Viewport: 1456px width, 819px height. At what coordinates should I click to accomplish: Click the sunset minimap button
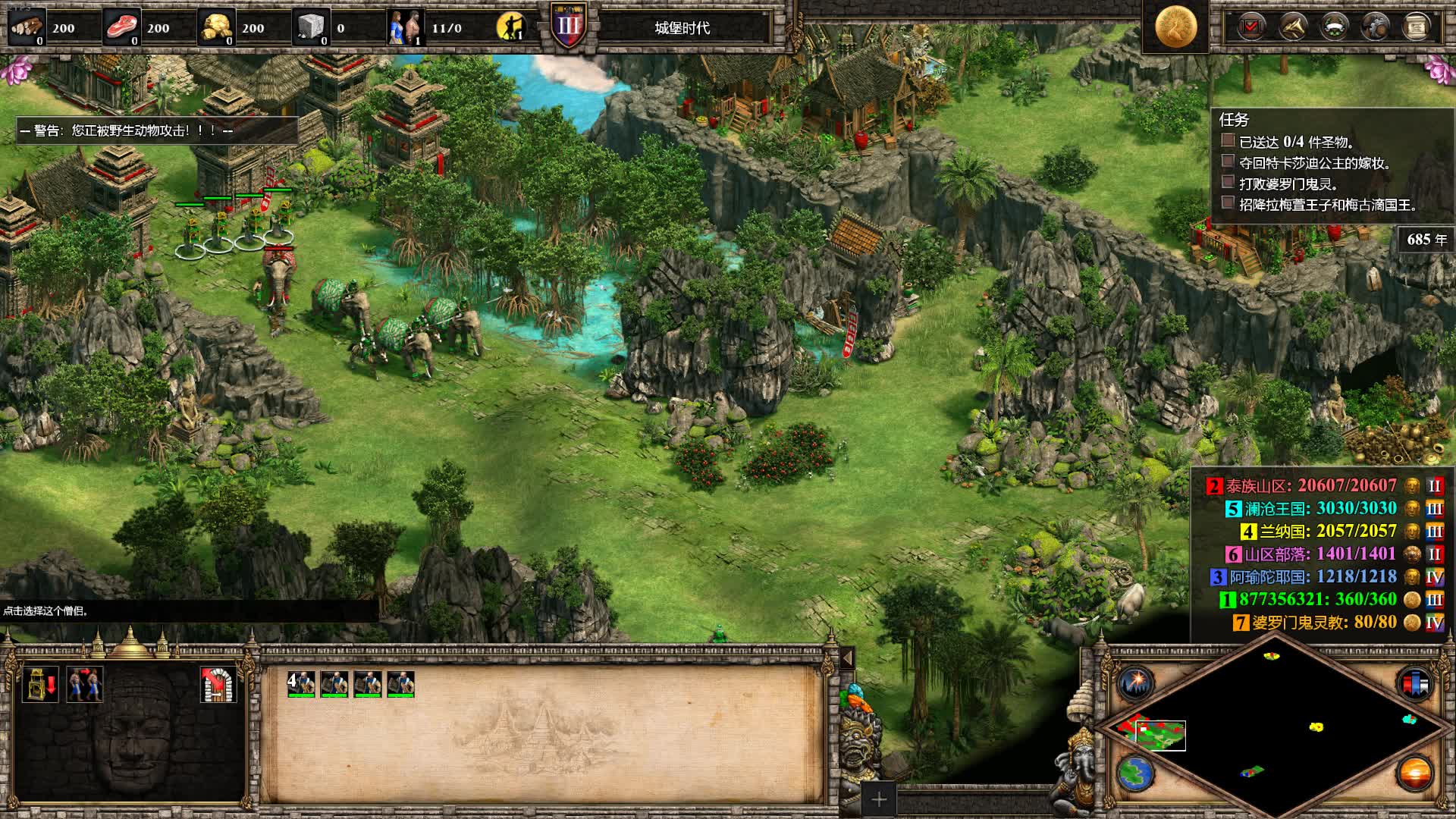[1414, 774]
